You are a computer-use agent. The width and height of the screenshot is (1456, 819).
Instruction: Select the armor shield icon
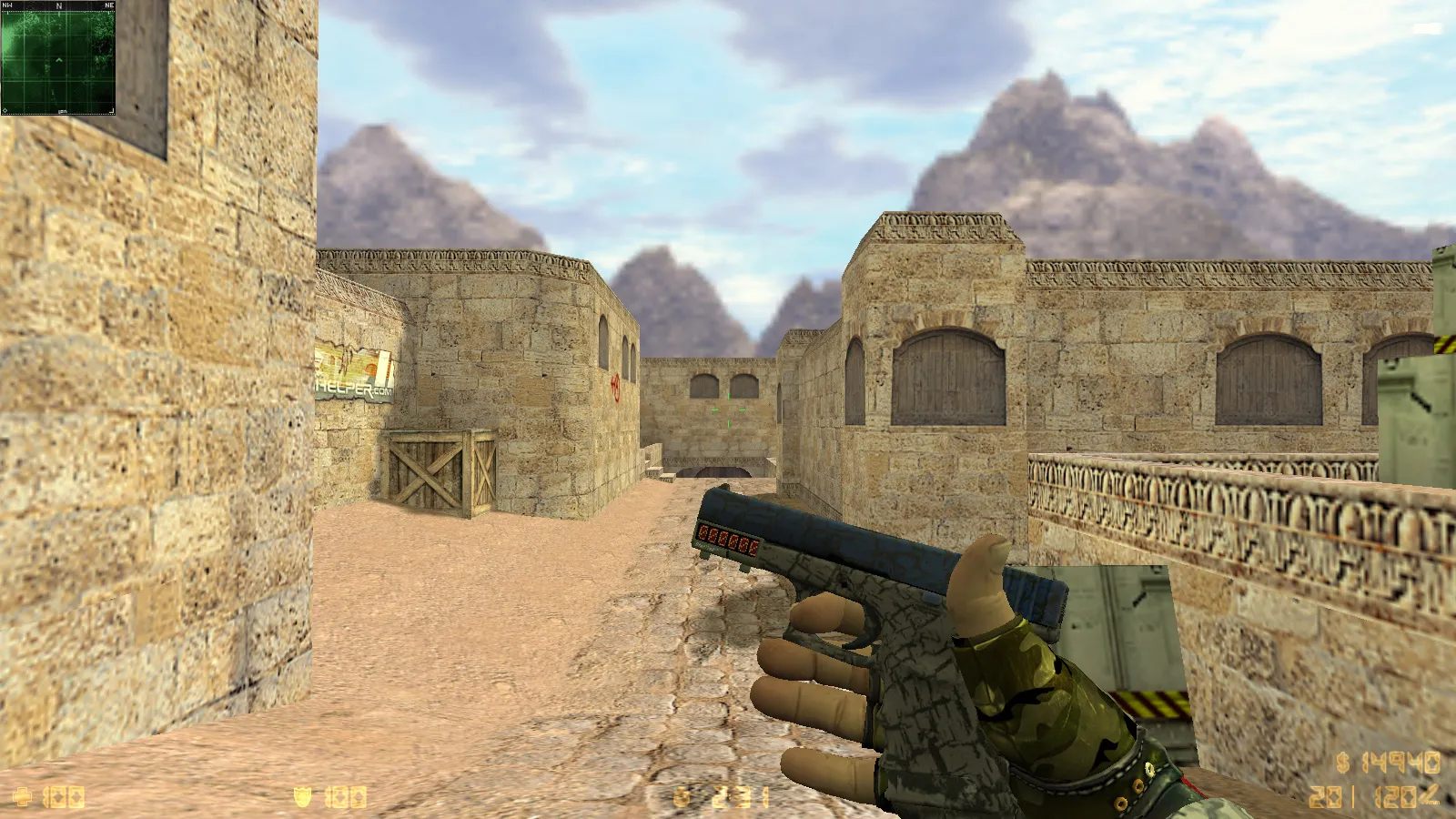coord(302,796)
